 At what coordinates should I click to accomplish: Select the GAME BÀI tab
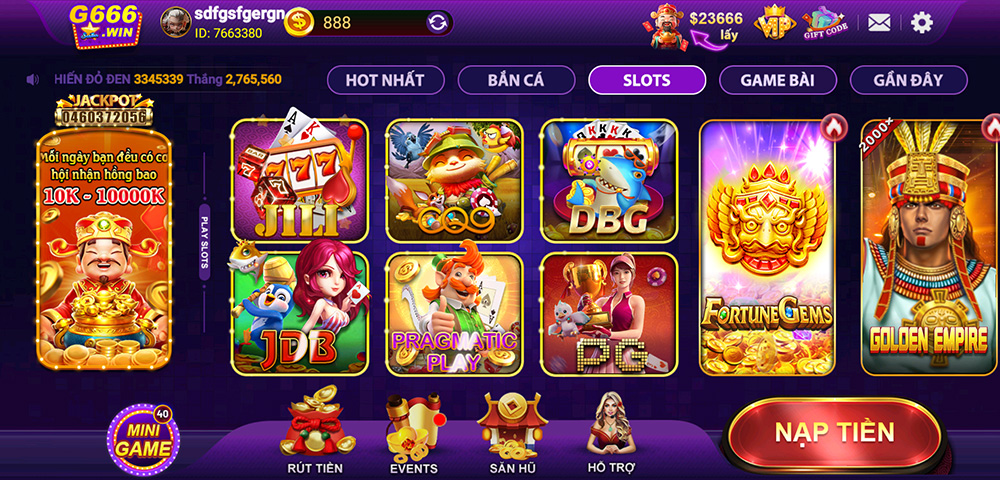[x=777, y=80]
